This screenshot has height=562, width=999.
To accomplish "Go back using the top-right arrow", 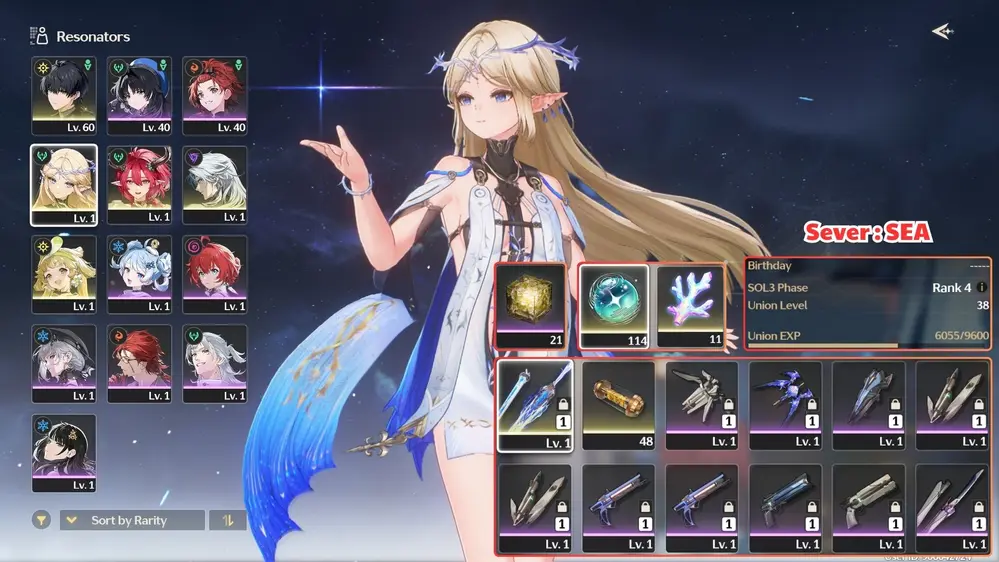I will pyautogui.click(x=942, y=32).
